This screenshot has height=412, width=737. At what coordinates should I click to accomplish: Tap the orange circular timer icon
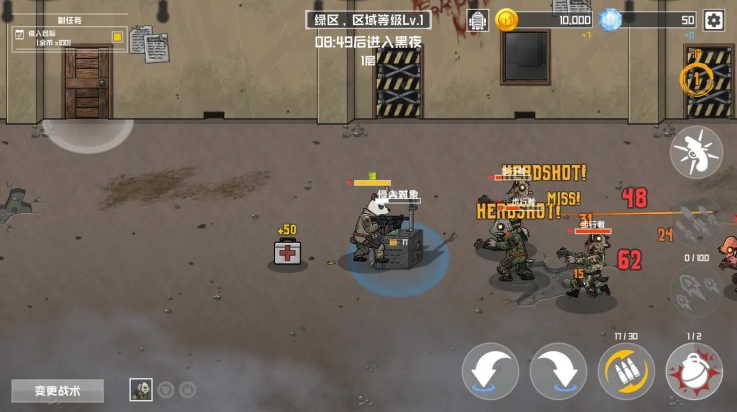697,78
